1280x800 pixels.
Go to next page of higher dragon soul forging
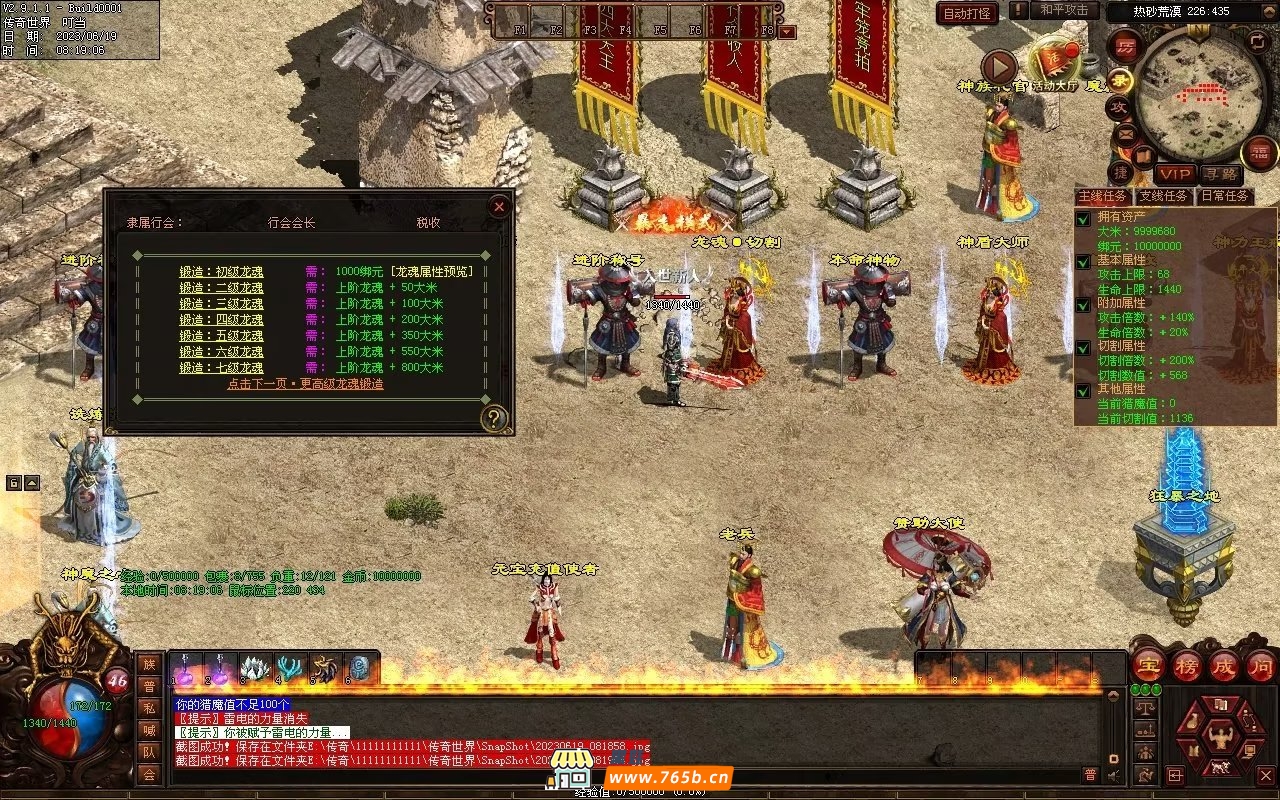tap(305, 384)
